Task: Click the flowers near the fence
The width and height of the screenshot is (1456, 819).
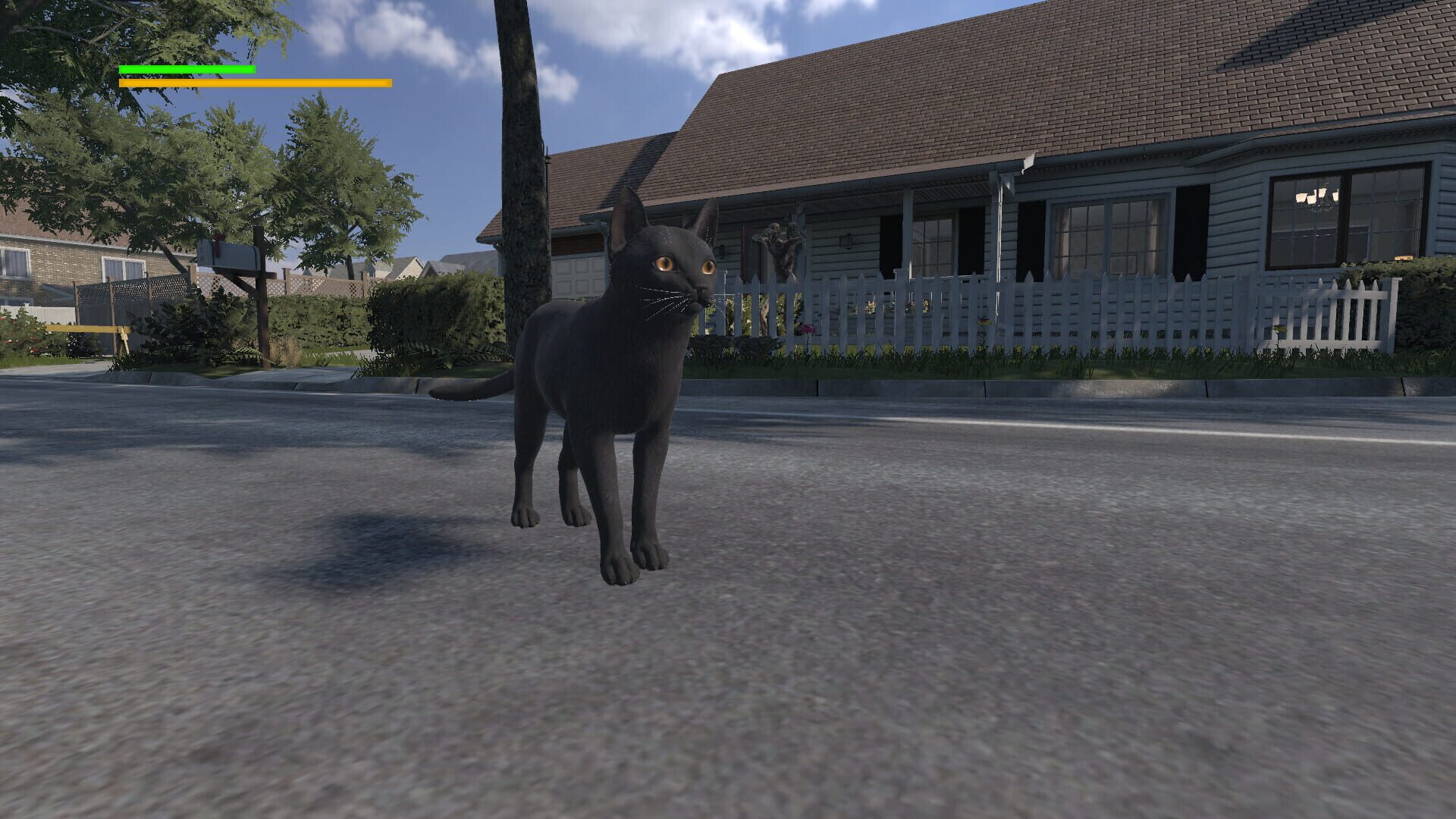Action: 808,330
